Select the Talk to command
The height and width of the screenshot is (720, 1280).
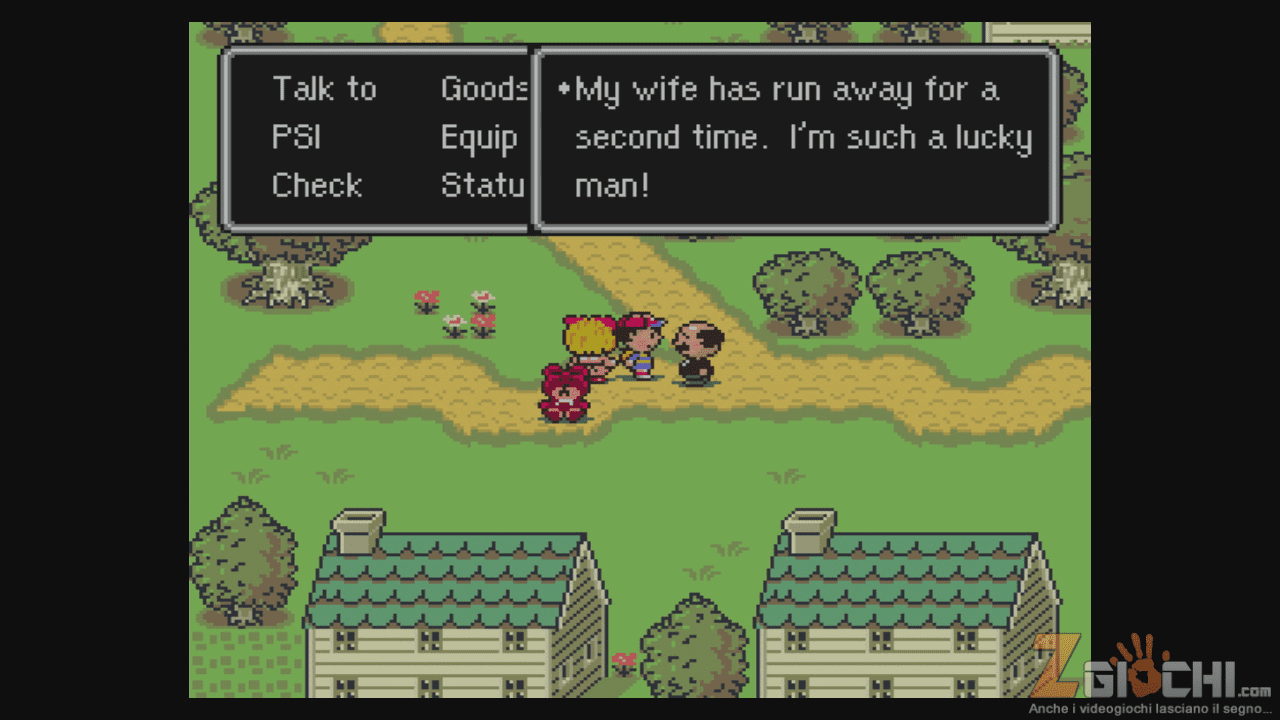click(x=324, y=89)
